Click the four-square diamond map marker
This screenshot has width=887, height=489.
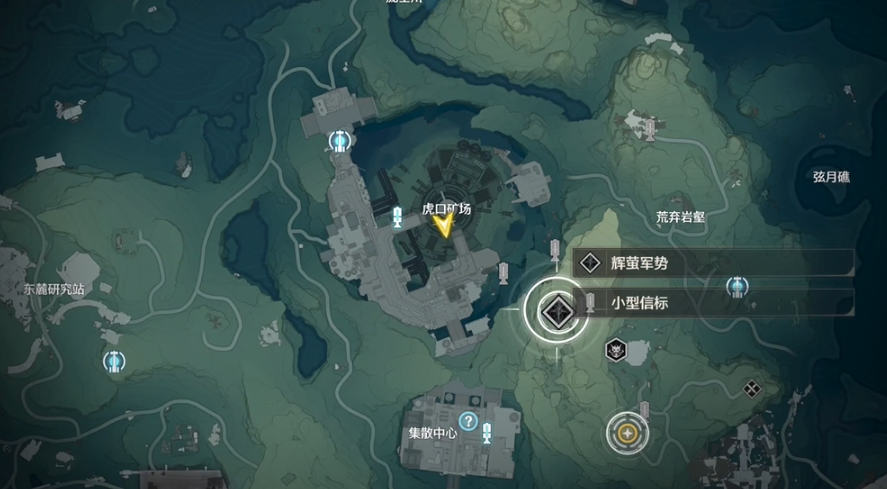coord(752,389)
